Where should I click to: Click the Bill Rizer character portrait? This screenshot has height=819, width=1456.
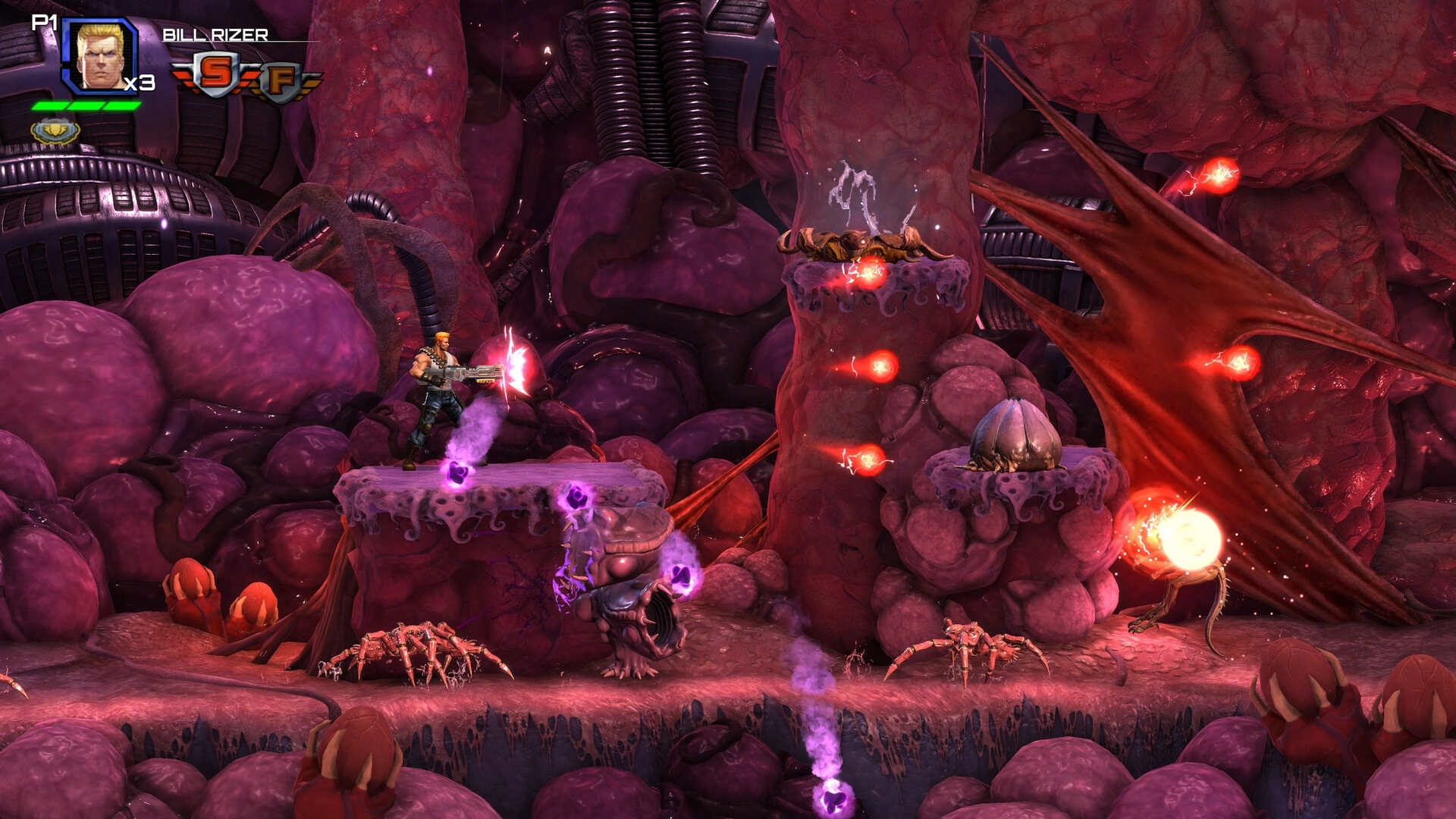[x=100, y=56]
